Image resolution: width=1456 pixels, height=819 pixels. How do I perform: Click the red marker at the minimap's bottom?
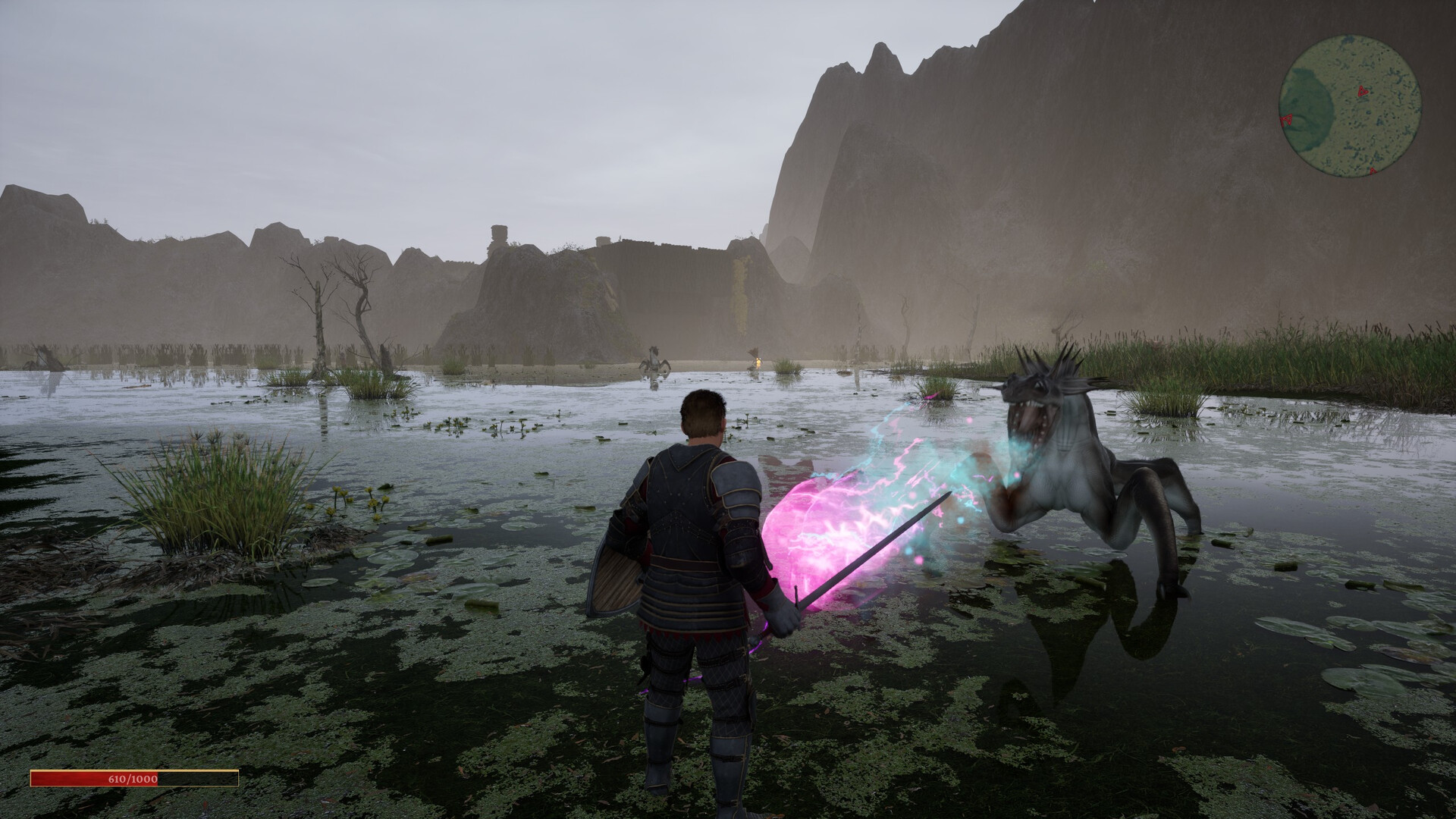tap(1372, 170)
